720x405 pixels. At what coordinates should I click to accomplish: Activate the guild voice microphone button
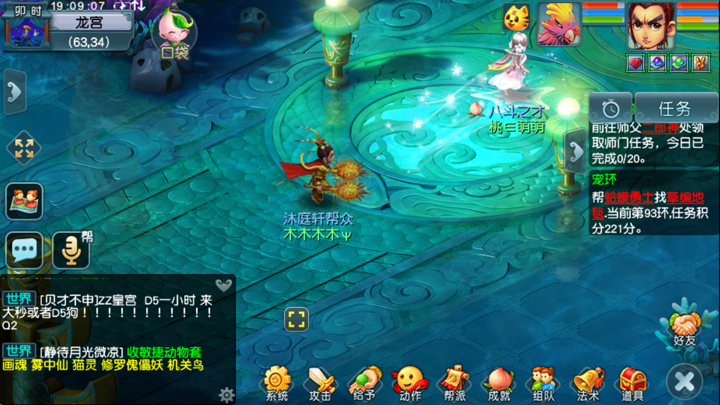click(x=70, y=249)
